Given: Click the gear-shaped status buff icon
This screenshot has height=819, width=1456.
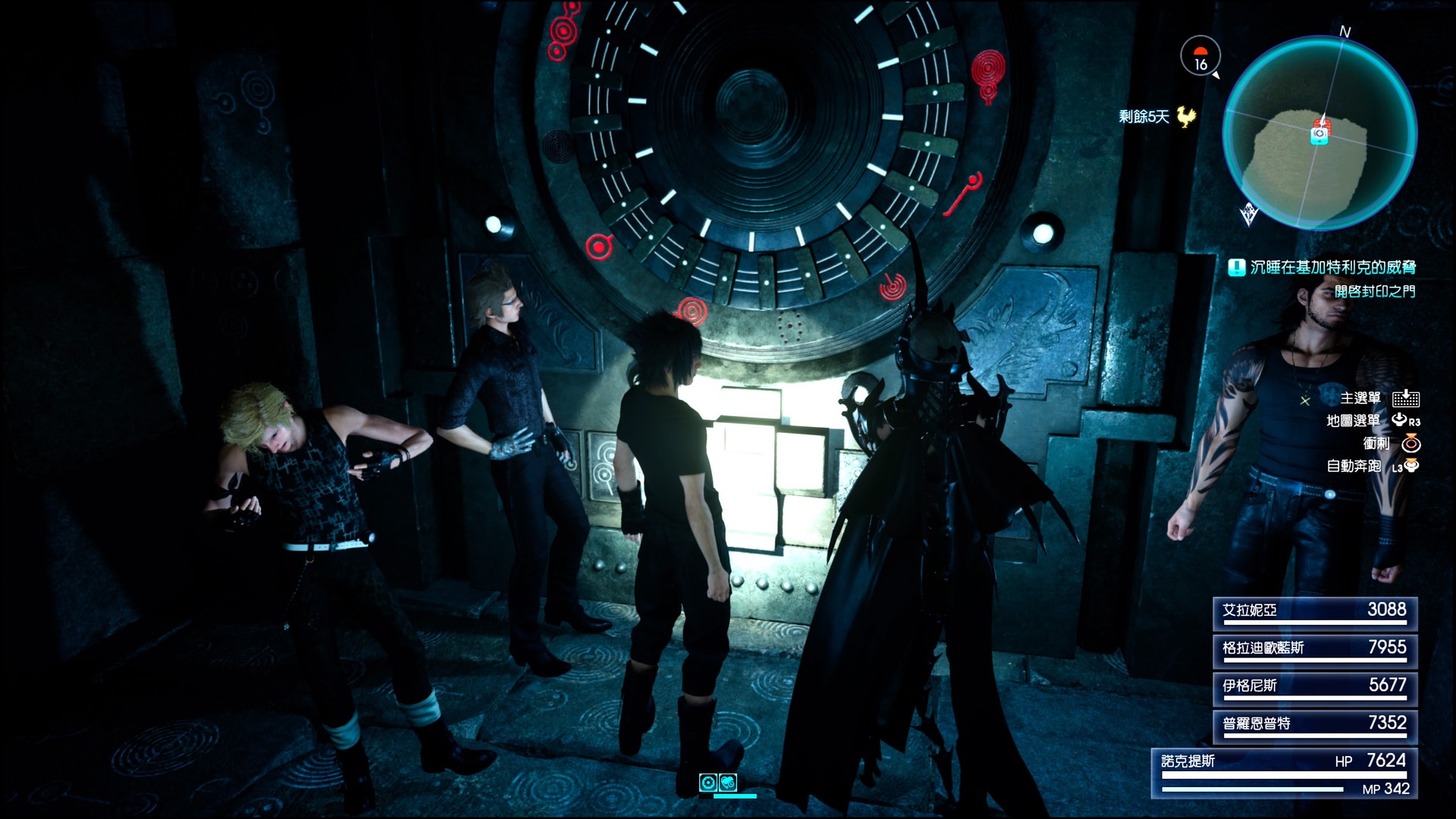Looking at the screenshot, I should [x=708, y=783].
